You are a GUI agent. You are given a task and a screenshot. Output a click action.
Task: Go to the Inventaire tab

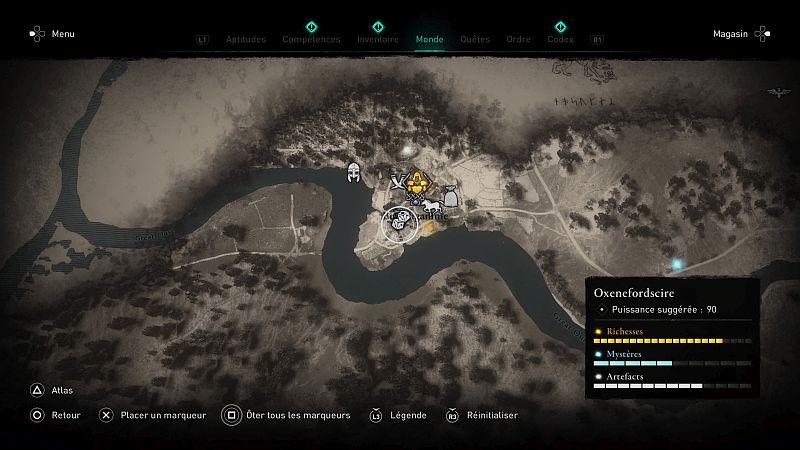click(378, 40)
